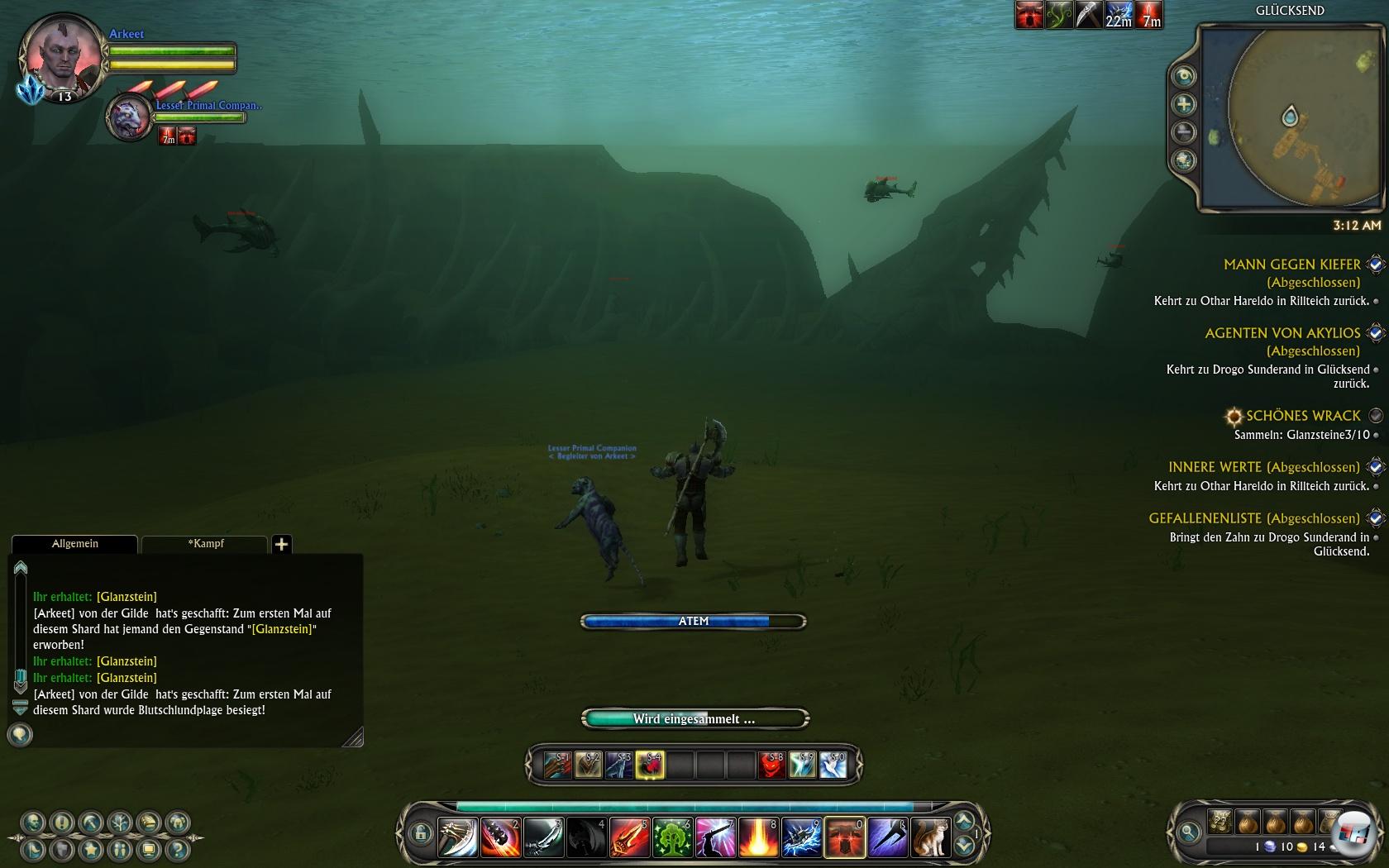The width and height of the screenshot is (1389, 868).
Task: Activate the spiked mace ability in slot 2
Action: pyautogui.click(x=500, y=837)
